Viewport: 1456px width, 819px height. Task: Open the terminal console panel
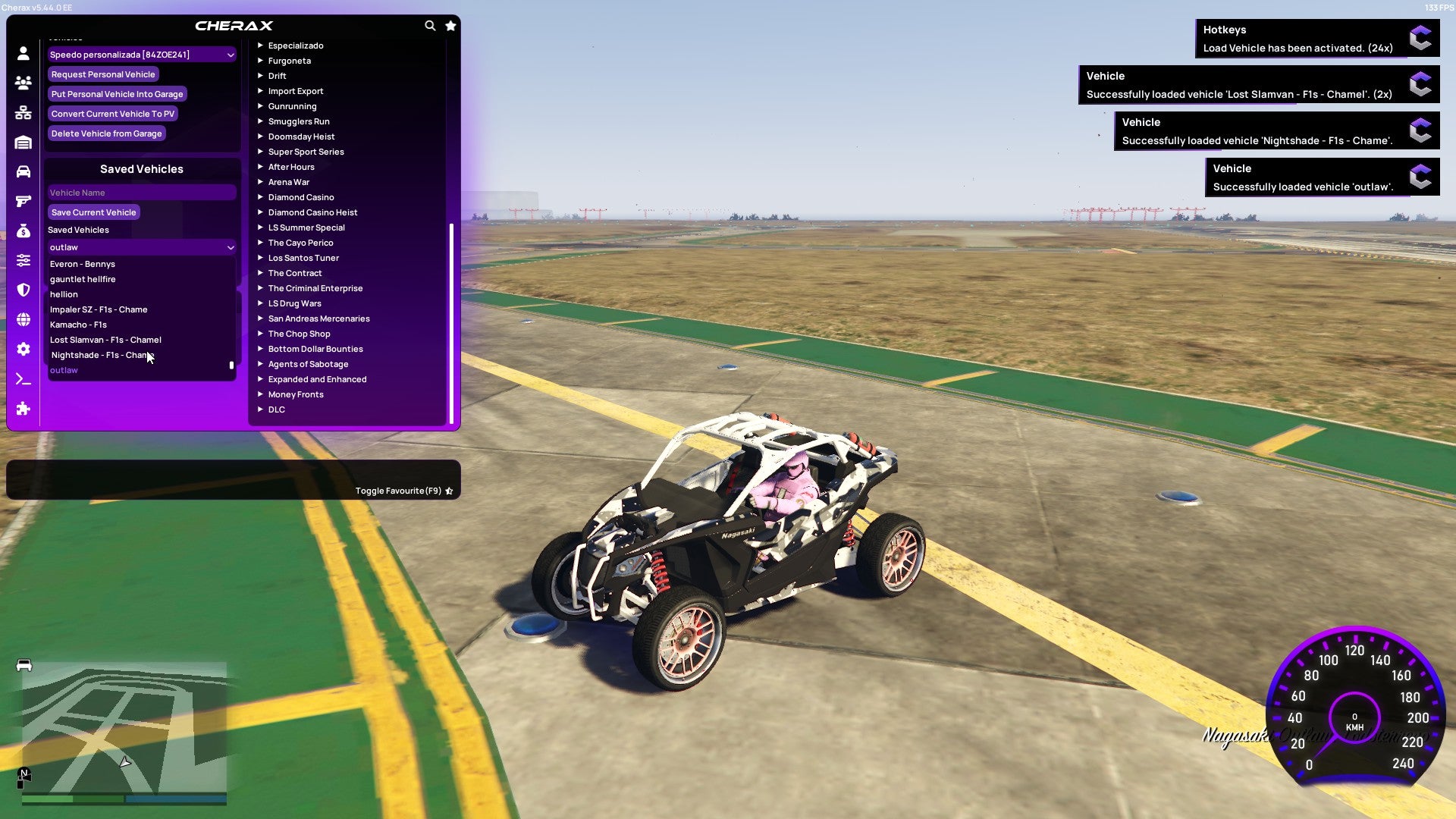point(23,378)
